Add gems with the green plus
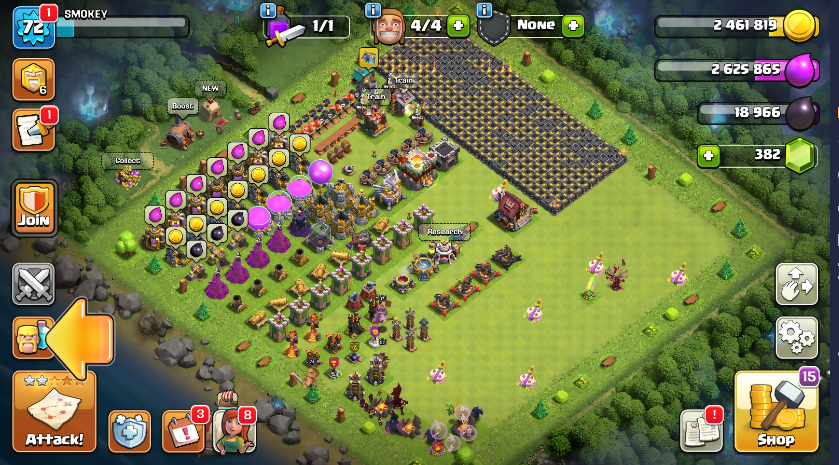 click(x=709, y=155)
